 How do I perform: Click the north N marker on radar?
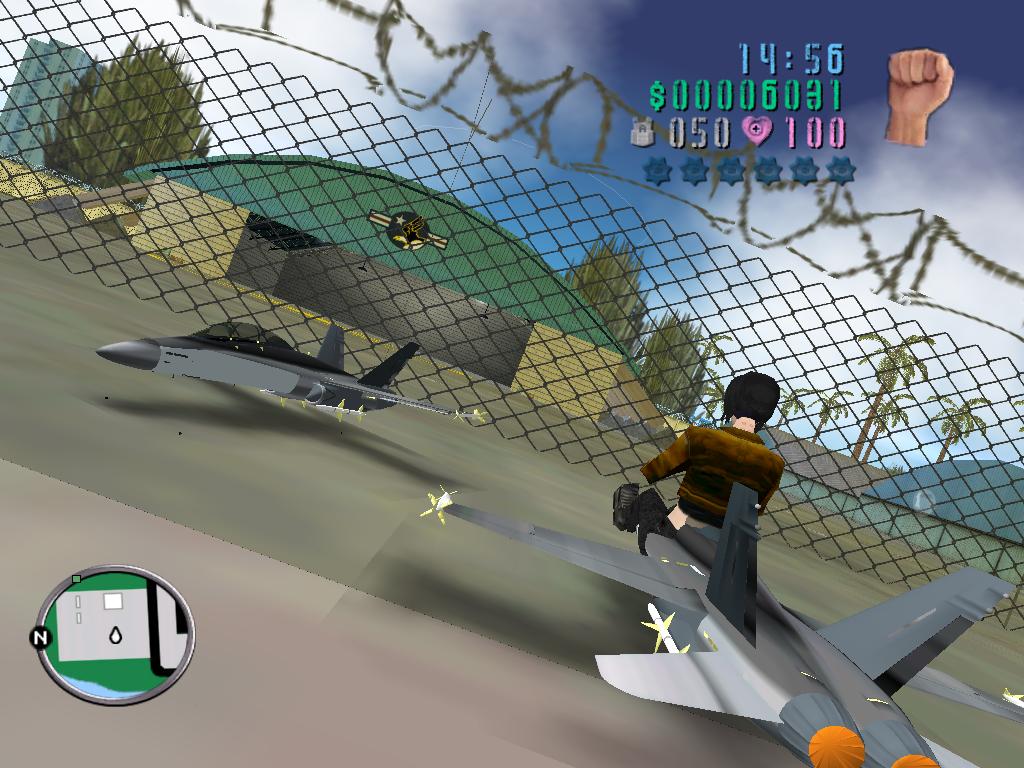[x=41, y=638]
